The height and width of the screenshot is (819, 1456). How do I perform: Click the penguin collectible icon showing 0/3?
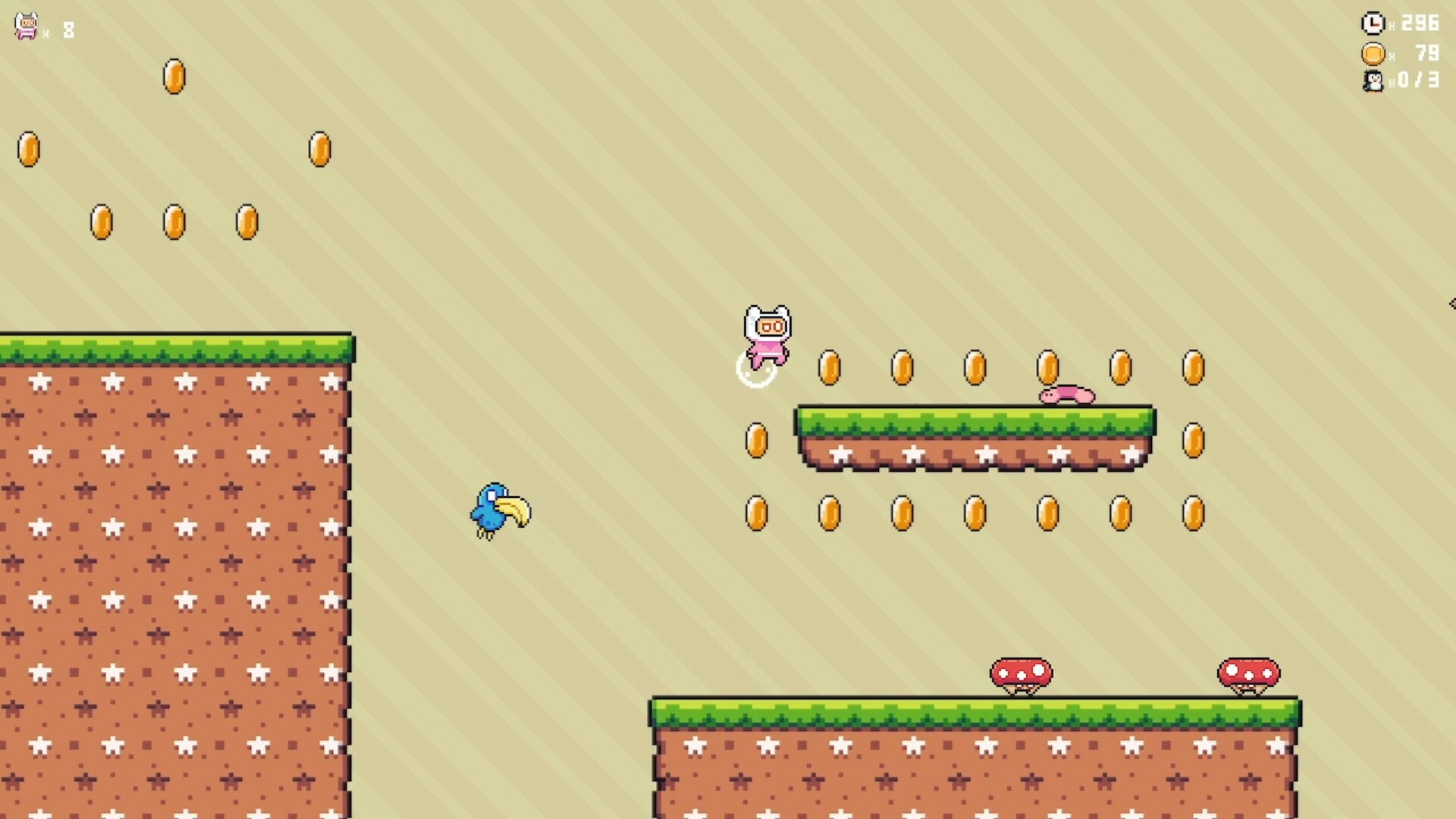1373,82
